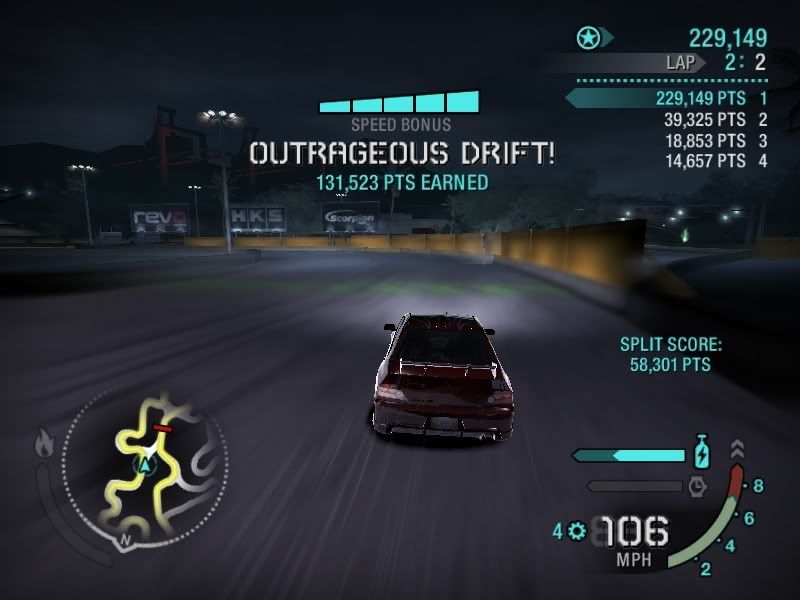Select the player arrow marker on minimap

coord(147,465)
